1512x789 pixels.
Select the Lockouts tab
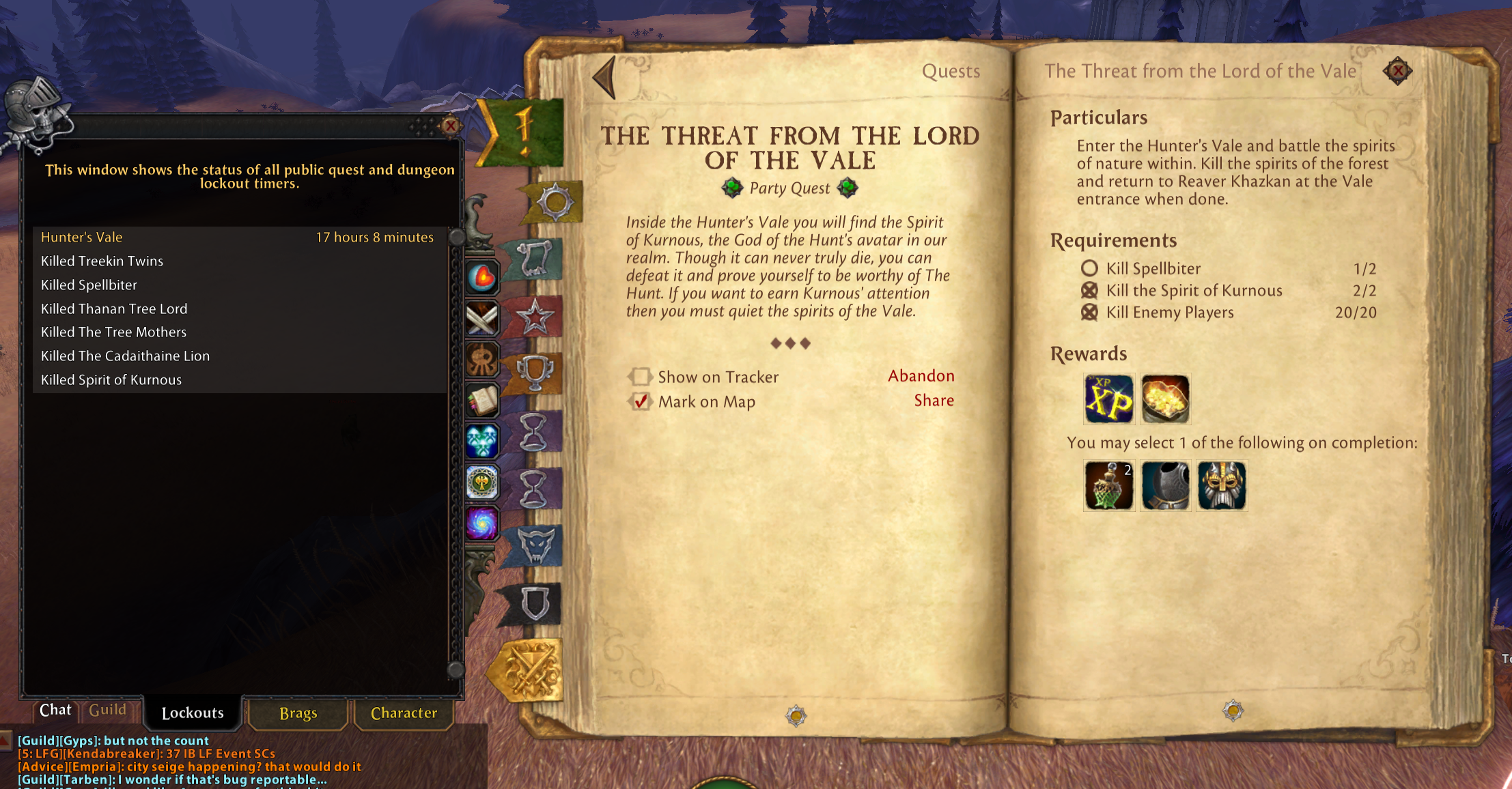[x=193, y=713]
